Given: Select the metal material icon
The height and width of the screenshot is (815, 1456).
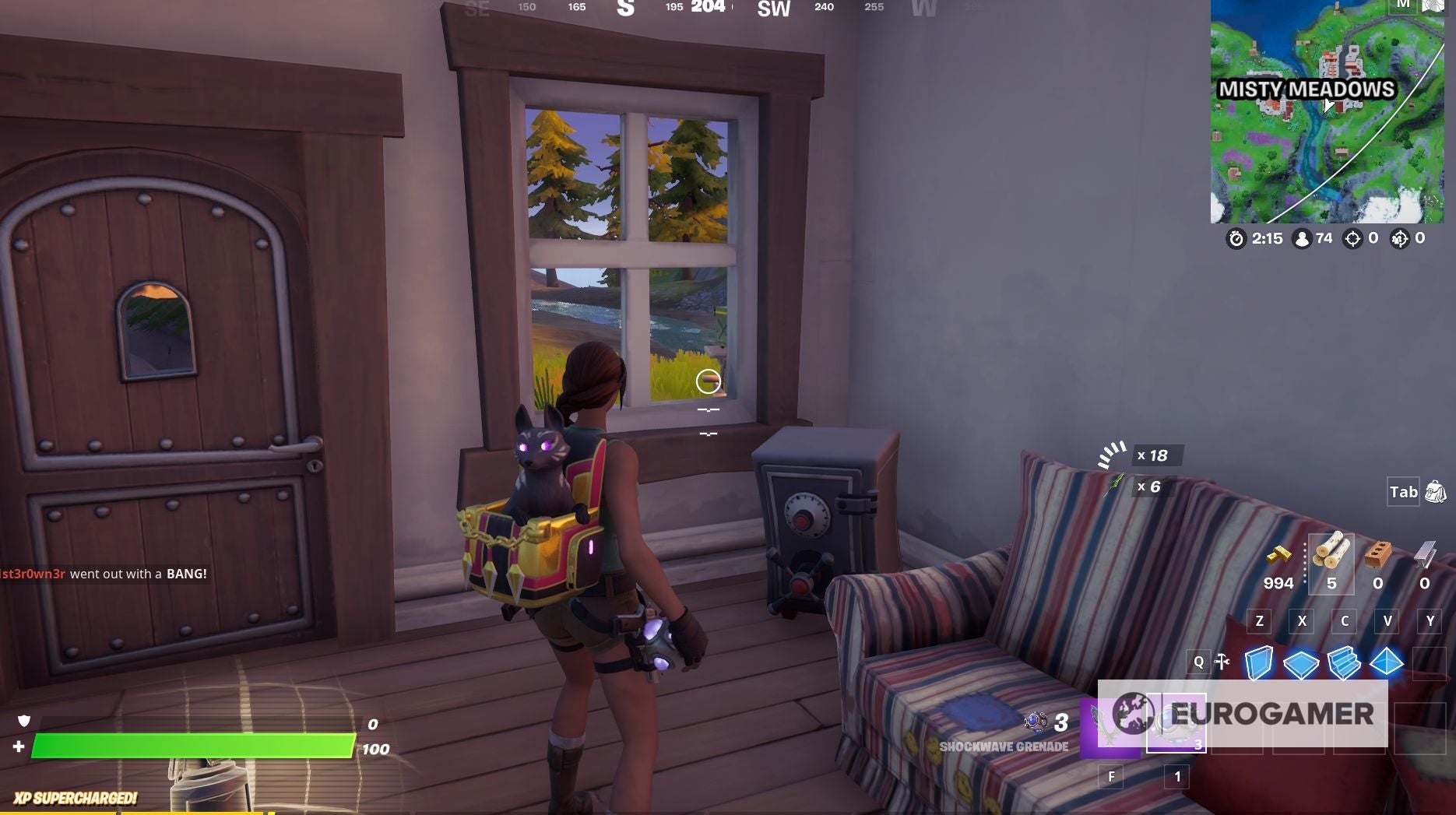Looking at the screenshot, I should click(x=1426, y=553).
